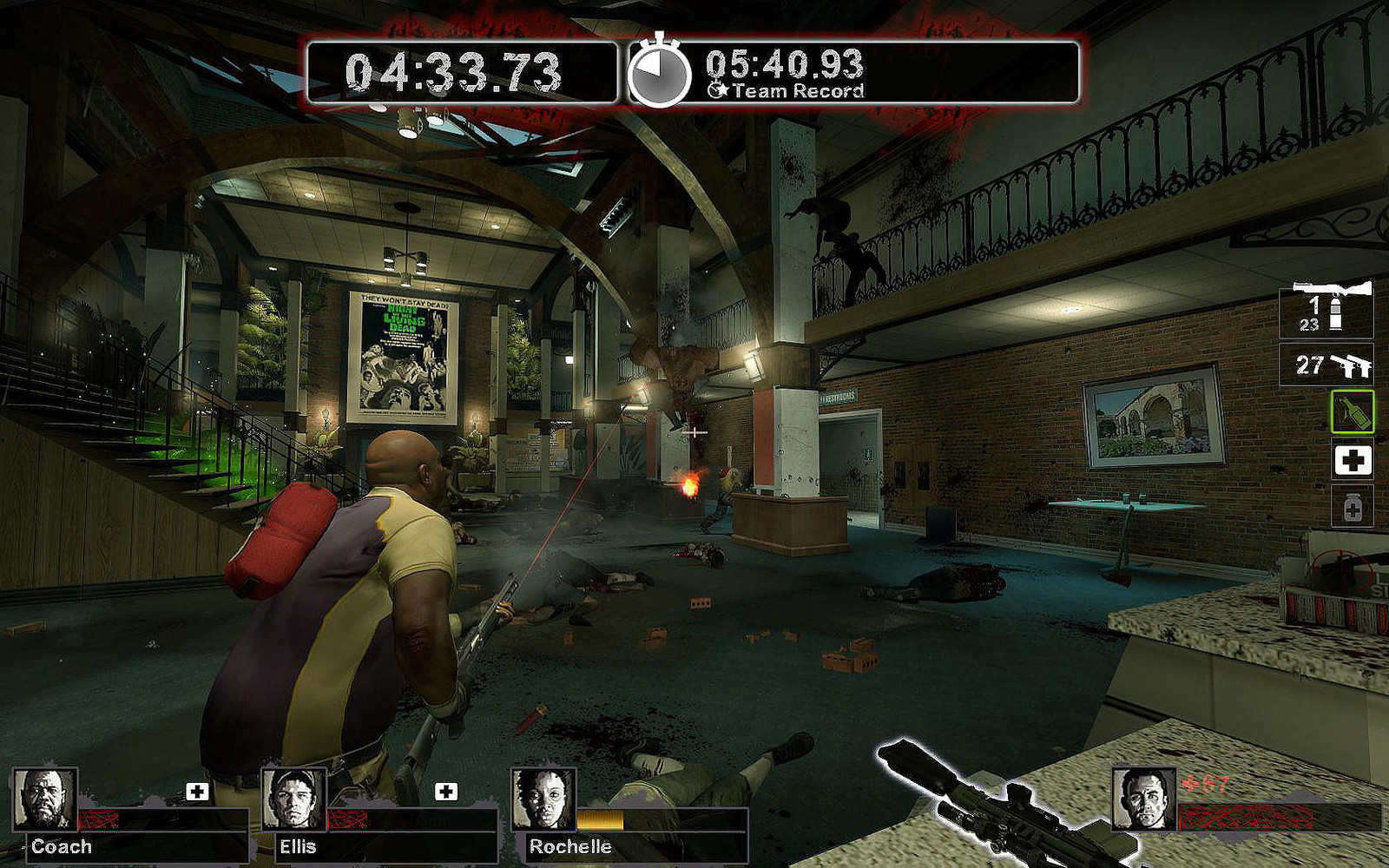Select the primary shotgun weapon slot
This screenshot has width=1389, height=868.
coord(1326,310)
